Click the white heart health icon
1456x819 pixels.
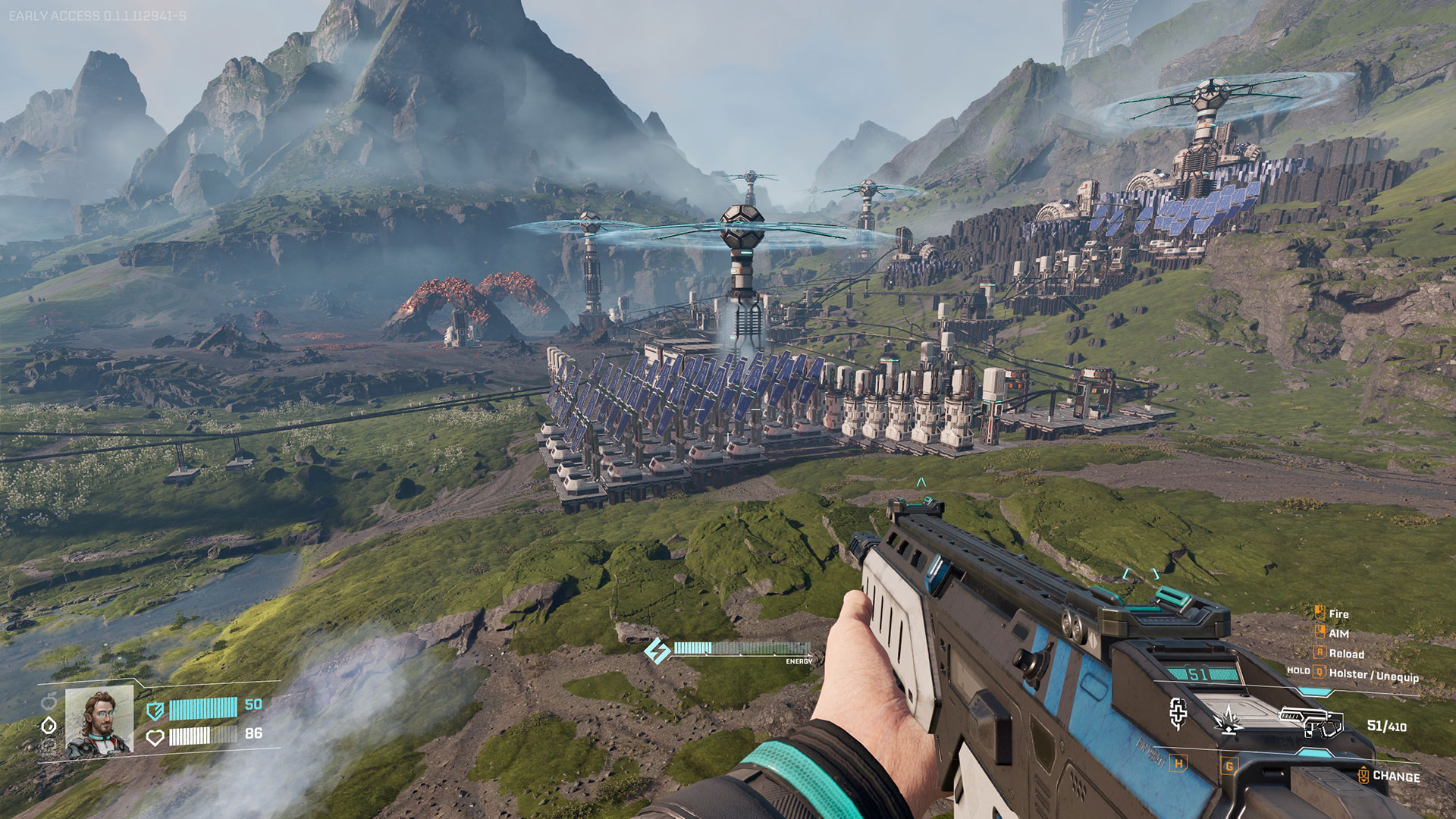tap(155, 737)
